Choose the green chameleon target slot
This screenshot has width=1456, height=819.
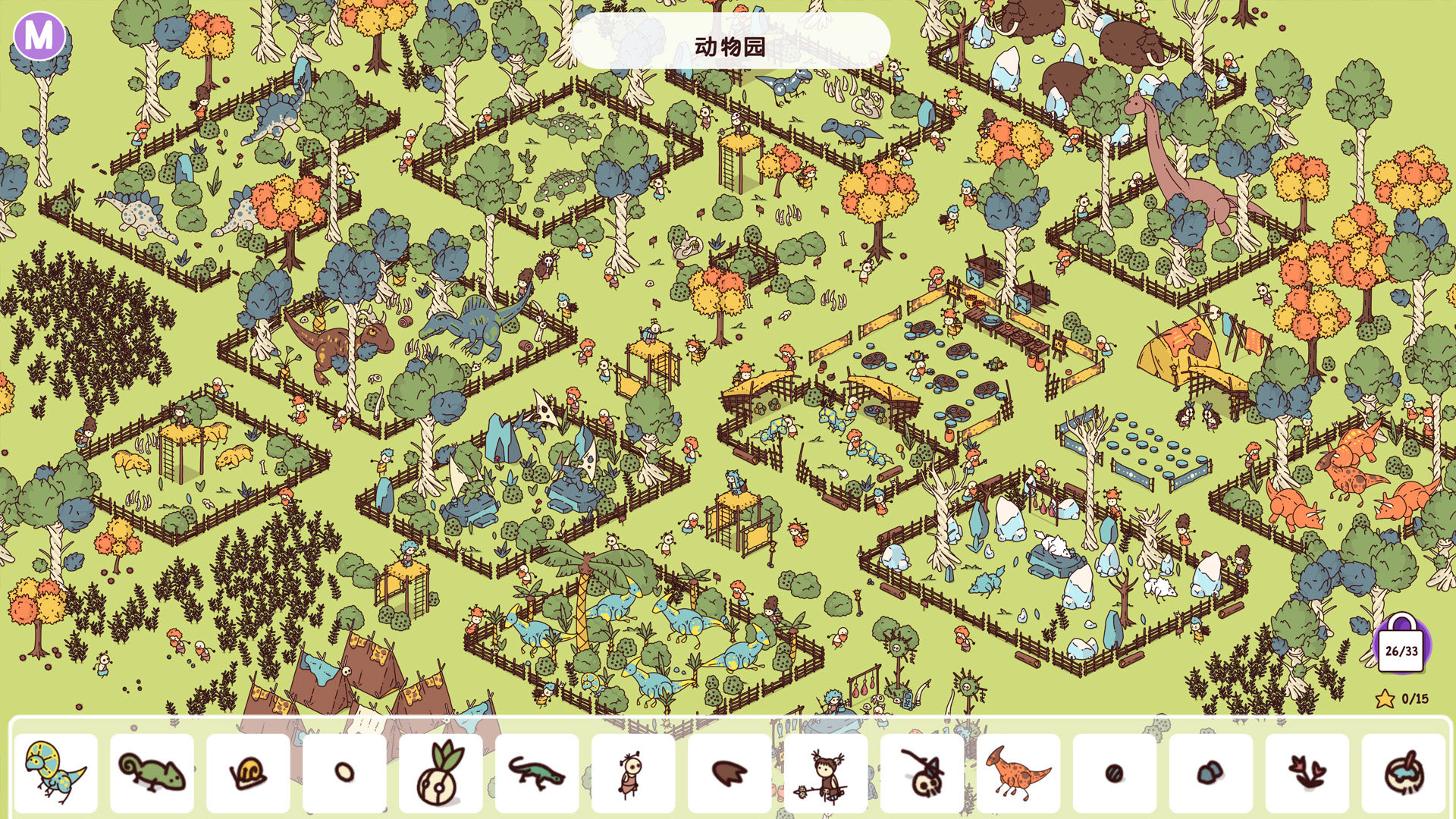click(x=152, y=773)
